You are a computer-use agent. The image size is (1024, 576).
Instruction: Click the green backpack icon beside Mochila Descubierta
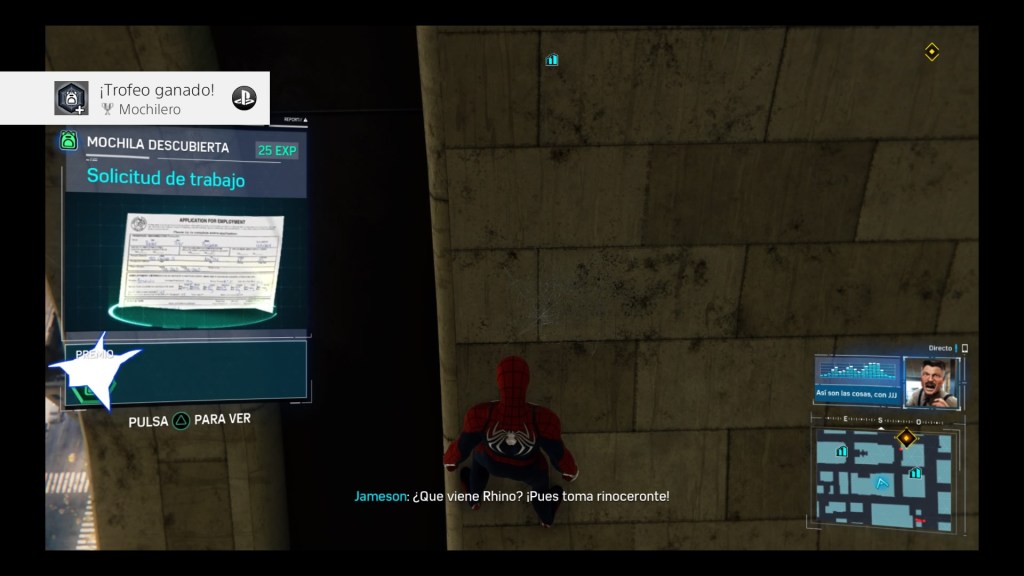click(69, 141)
